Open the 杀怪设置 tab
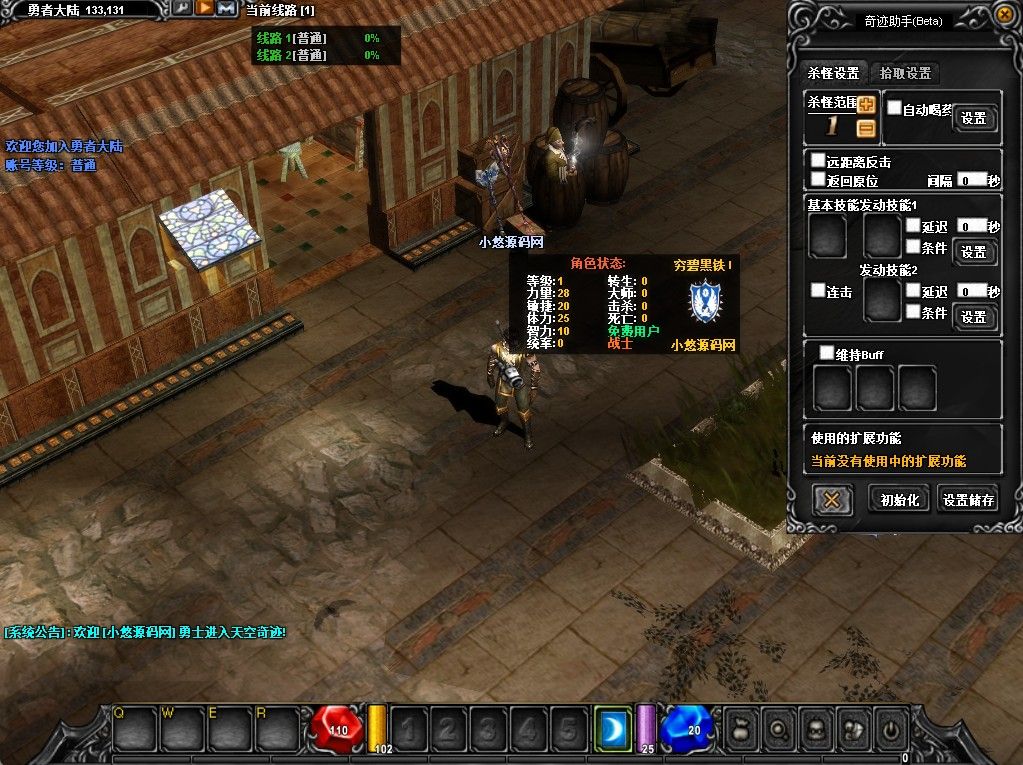The width and height of the screenshot is (1023, 765). [x=833, y=73]
